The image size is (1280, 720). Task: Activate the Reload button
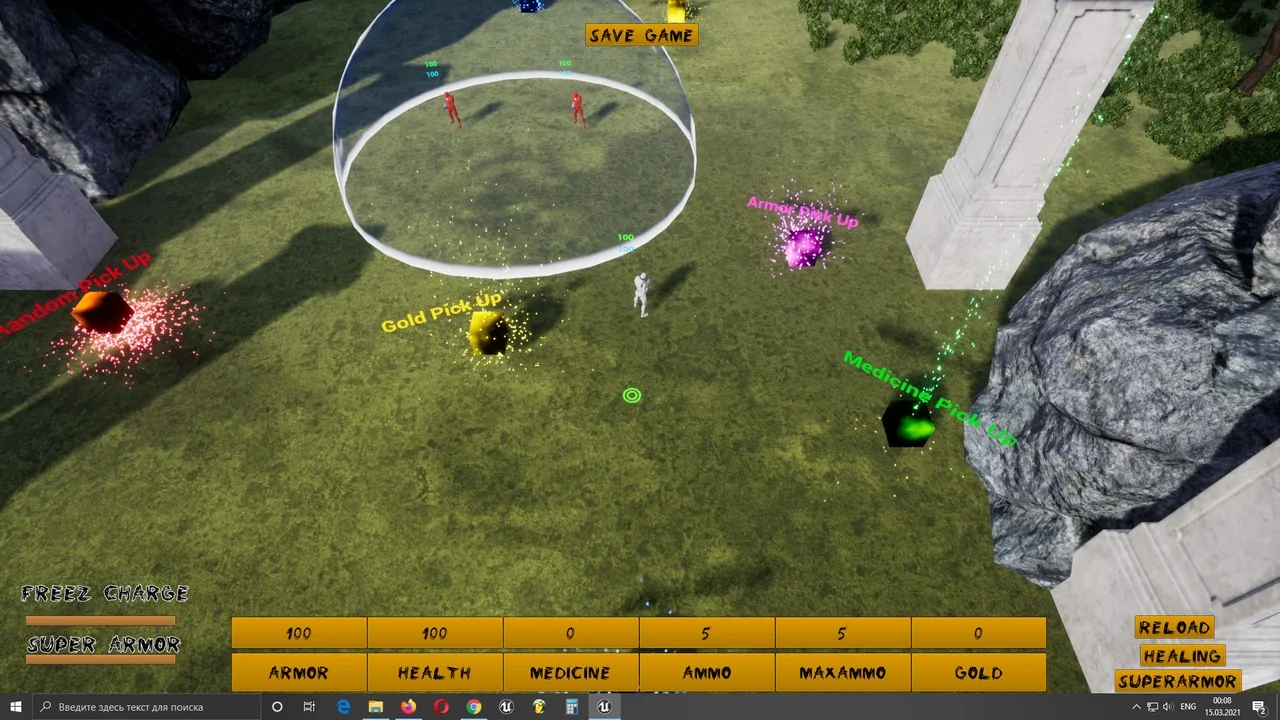tap(1174, 628)
